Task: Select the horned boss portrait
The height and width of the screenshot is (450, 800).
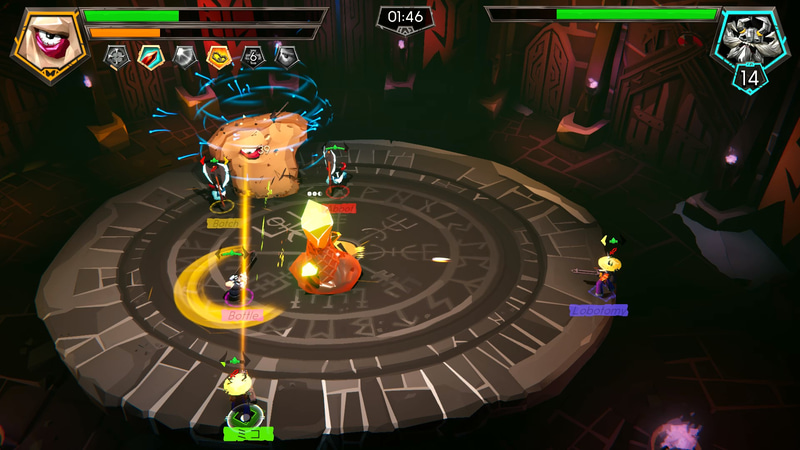Action: 747,42
